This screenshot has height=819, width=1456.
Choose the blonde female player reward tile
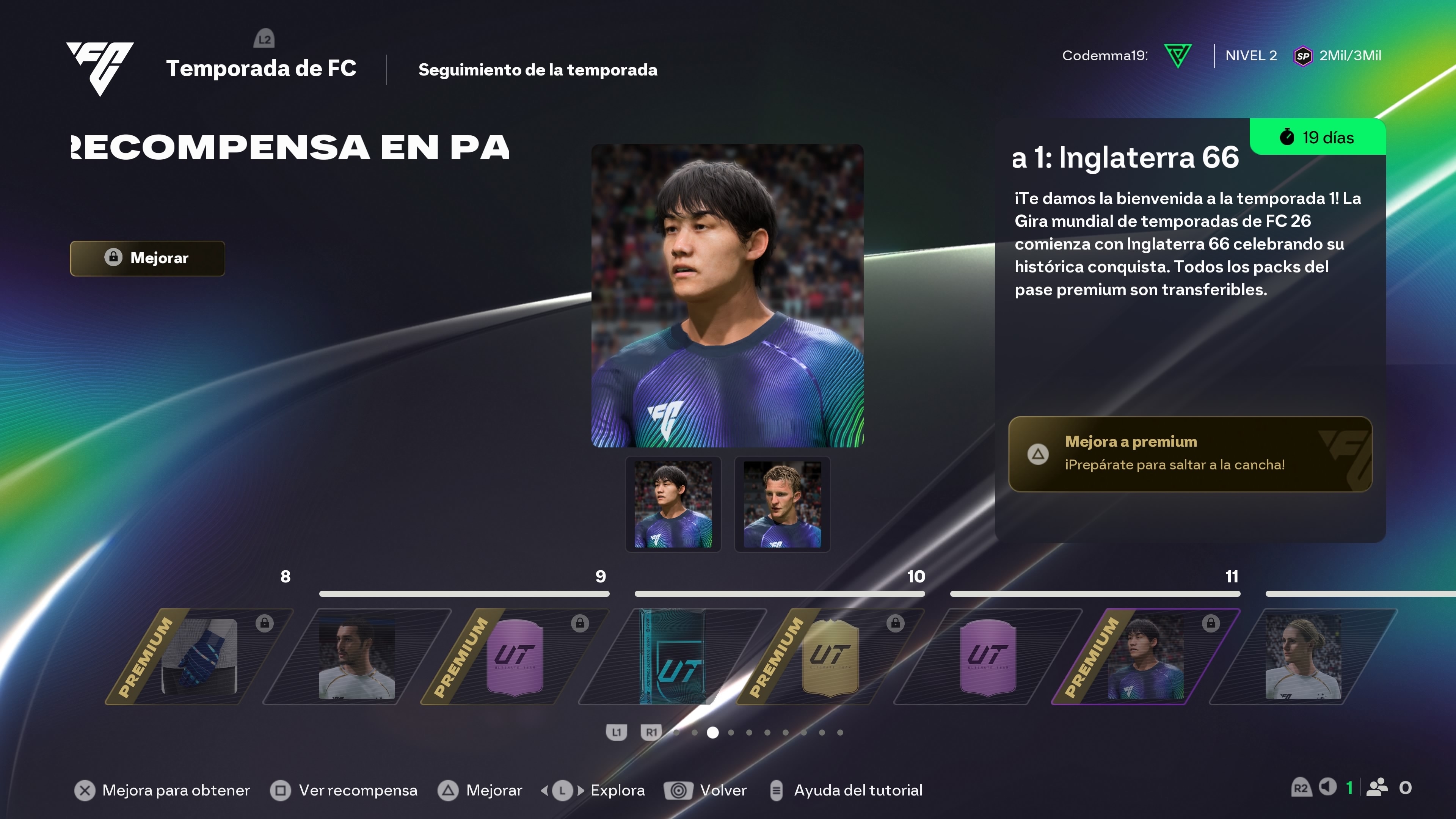click(1303, 656)
